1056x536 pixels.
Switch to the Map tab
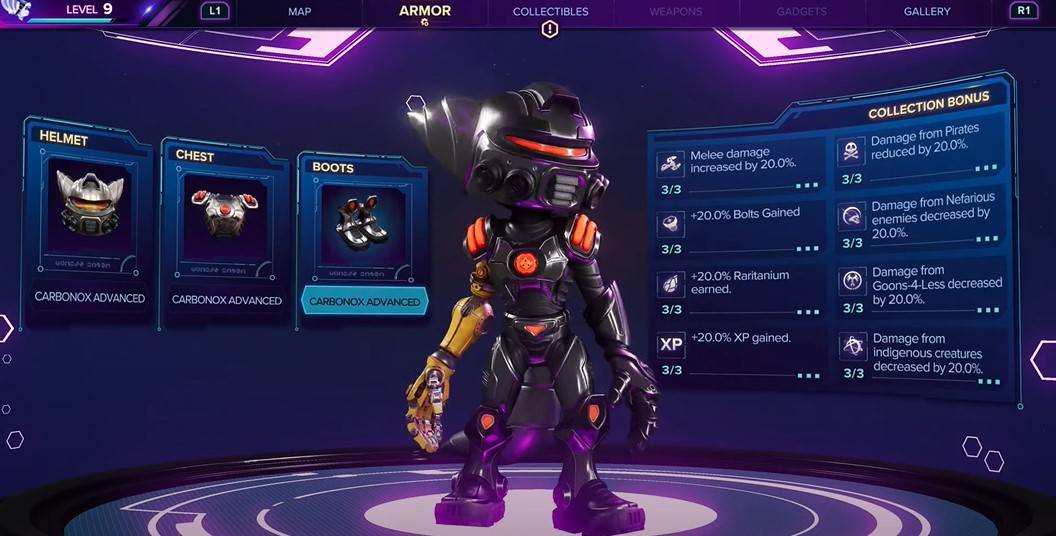[300, 12]
